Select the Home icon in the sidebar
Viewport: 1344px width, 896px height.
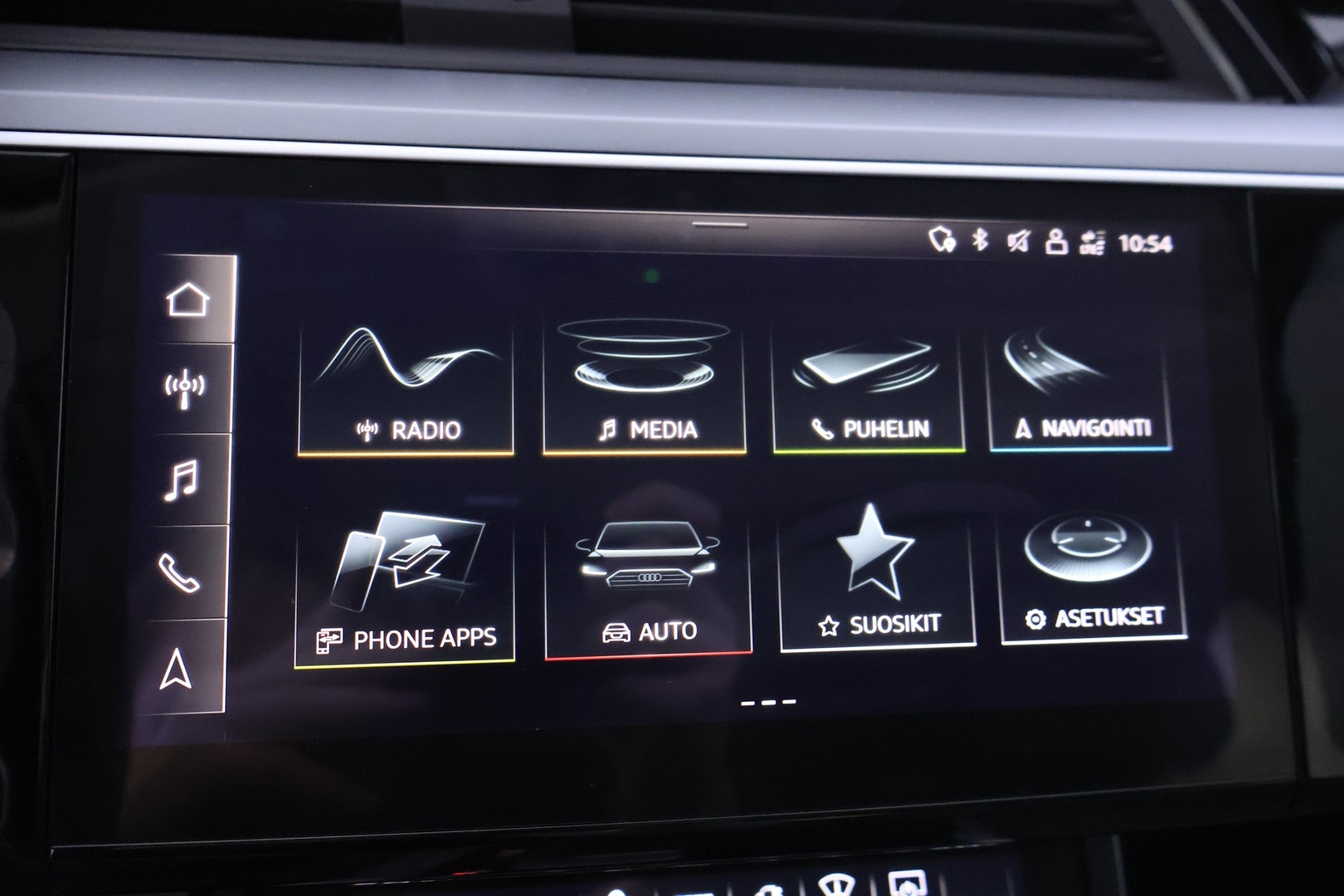point(190,300)
